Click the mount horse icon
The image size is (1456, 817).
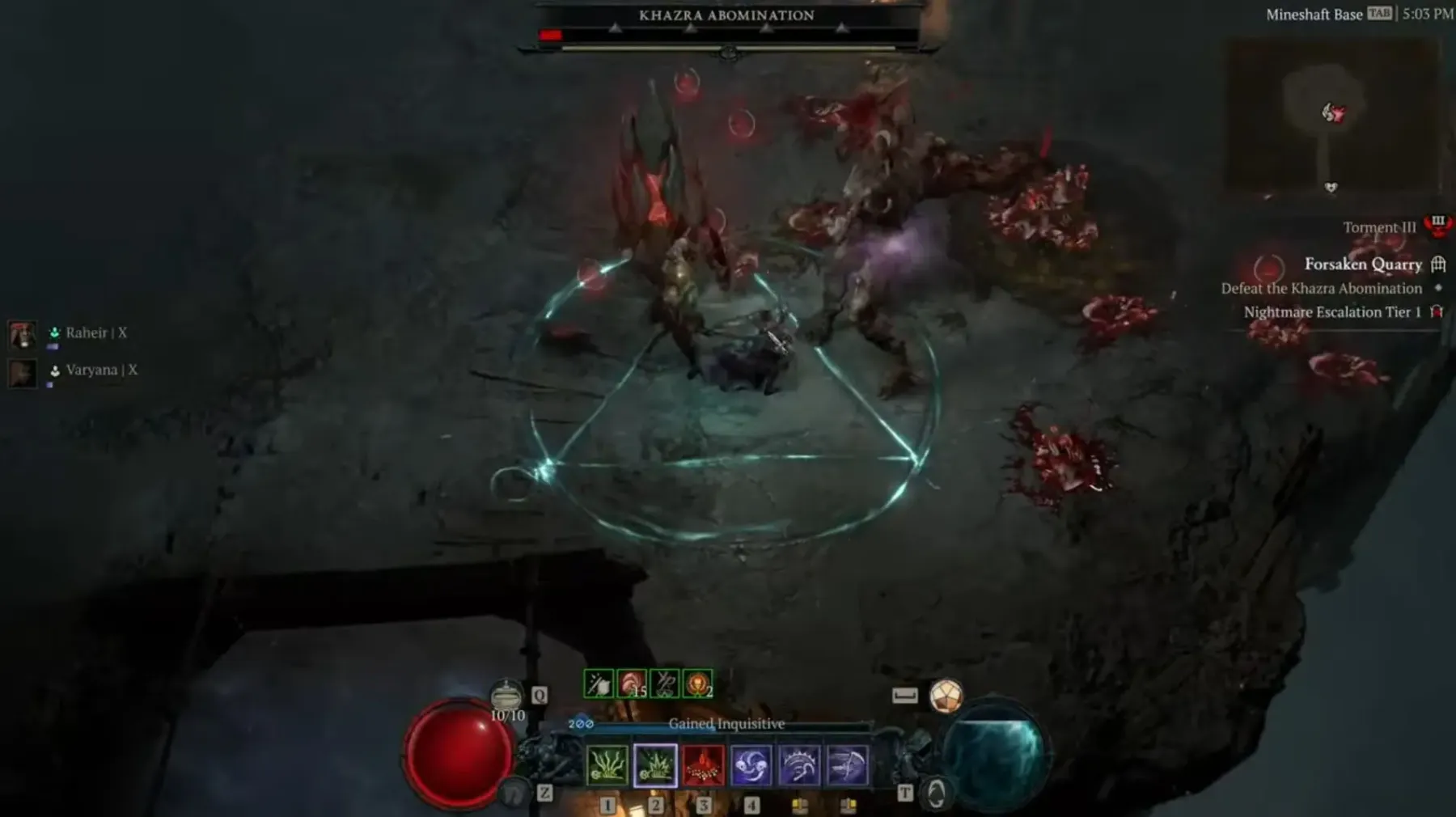[x=514, y=794]
